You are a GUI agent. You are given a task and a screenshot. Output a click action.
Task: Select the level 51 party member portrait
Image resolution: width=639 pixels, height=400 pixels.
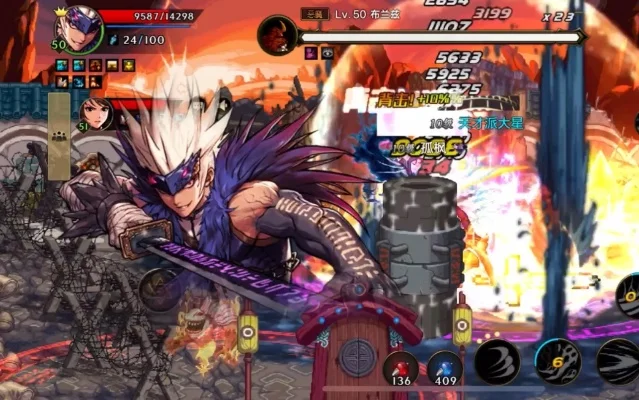(x=95, y=111)
